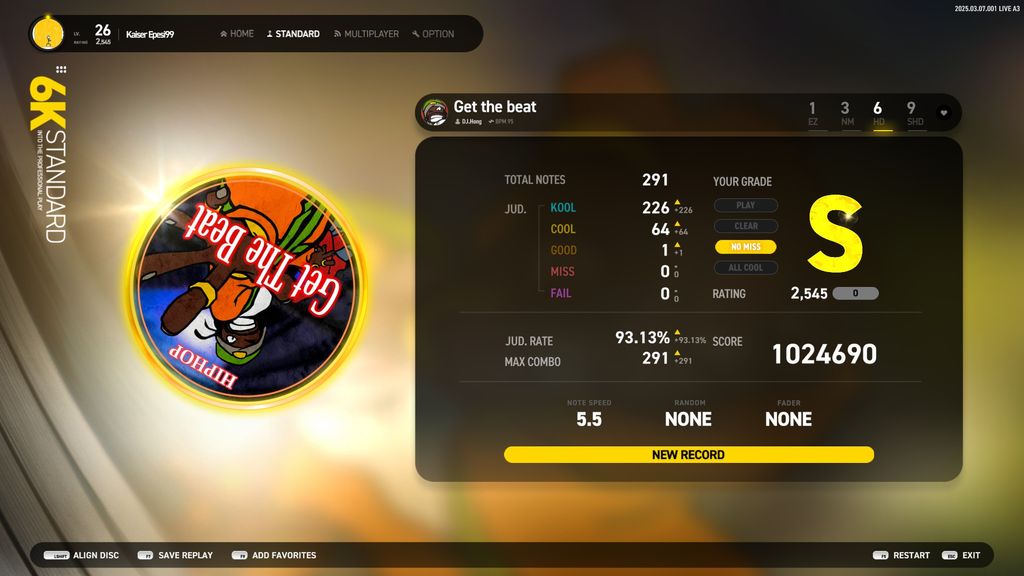Switch to NM difficulty level 3
This screenshot has width=1024, height=576.
845,113
